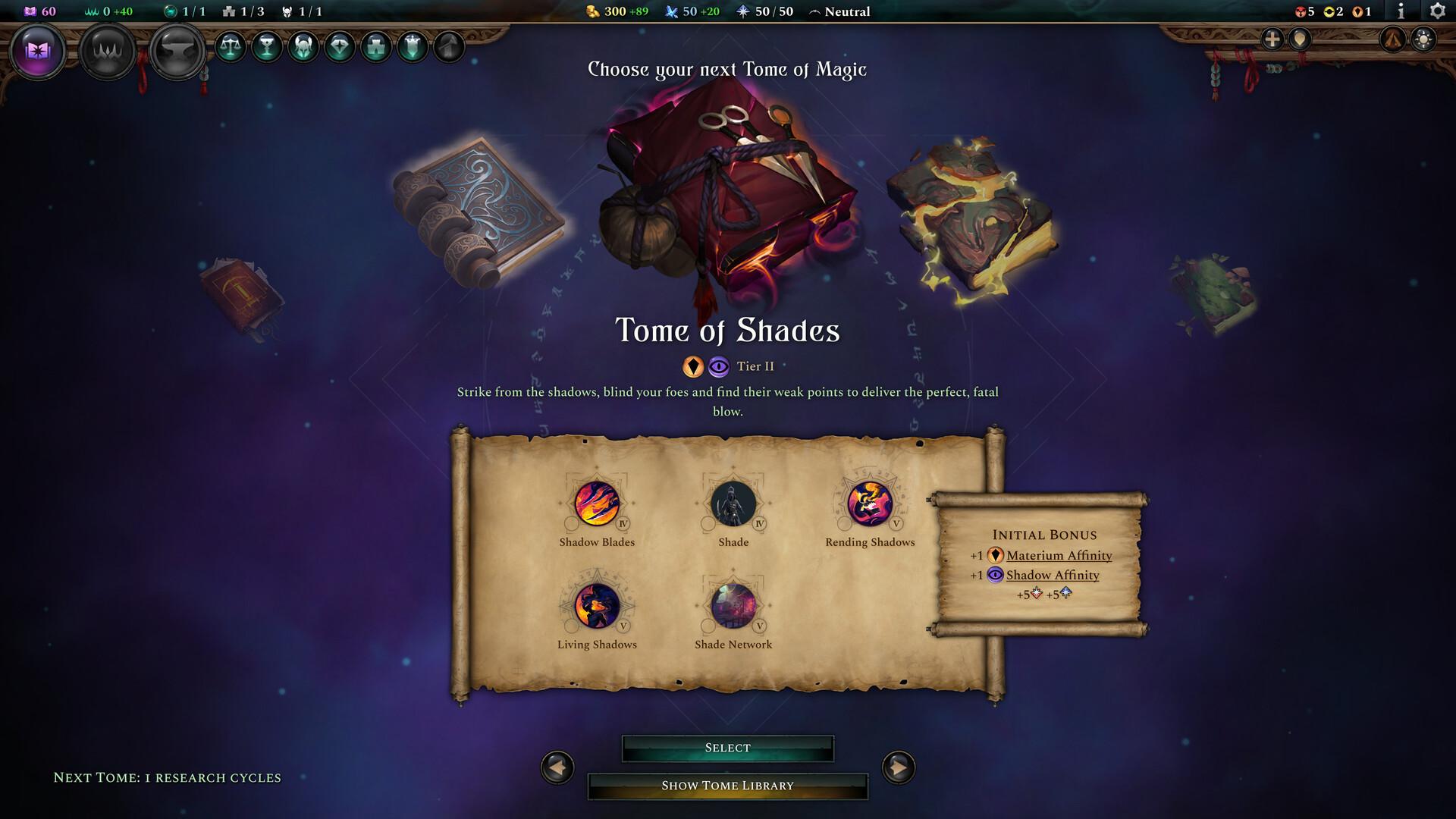Click the info icon in the top bar
Screen dimensions: 1456x819
click(1401, 11)
